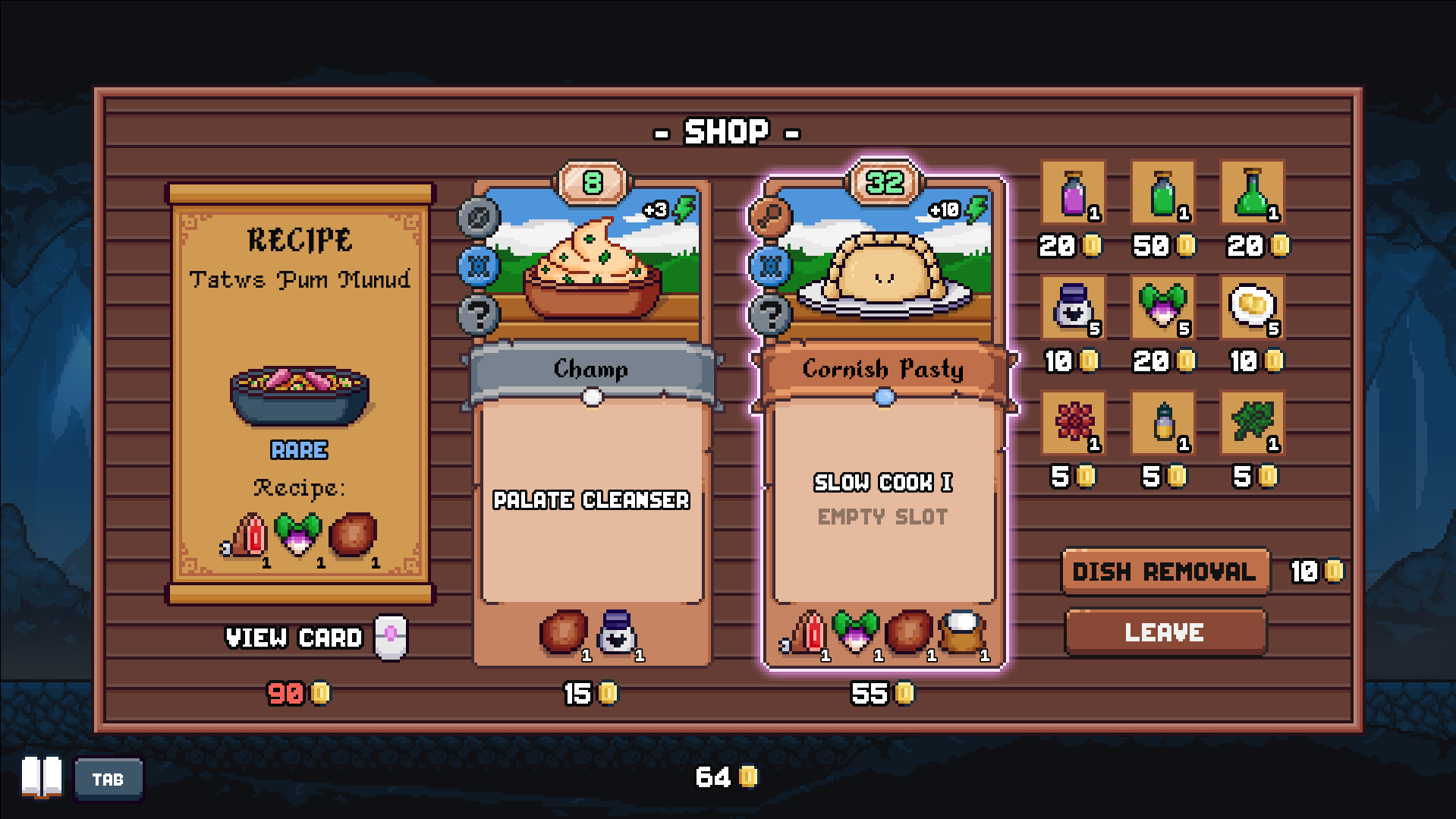Buy the green herb leaves
The height and width of the screenshot is (819, 1456).
(1252, 423)
